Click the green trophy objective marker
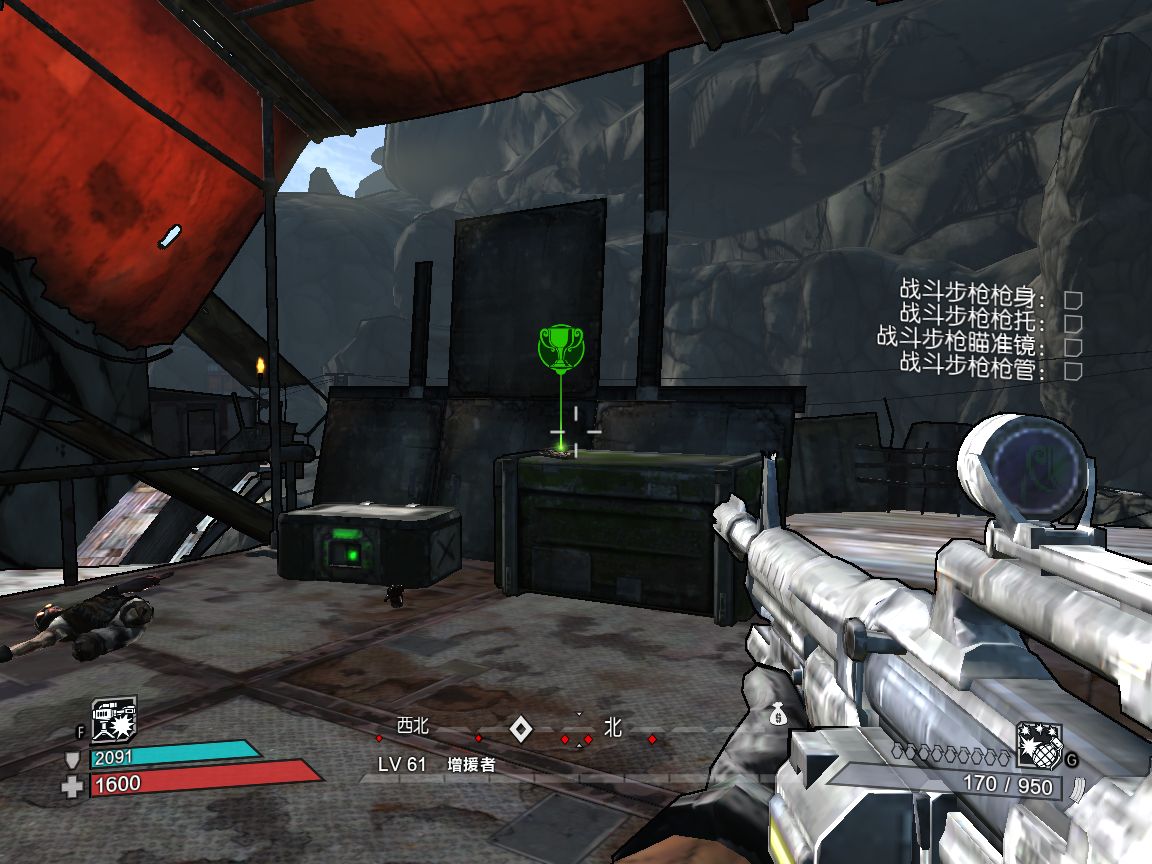 561,346
